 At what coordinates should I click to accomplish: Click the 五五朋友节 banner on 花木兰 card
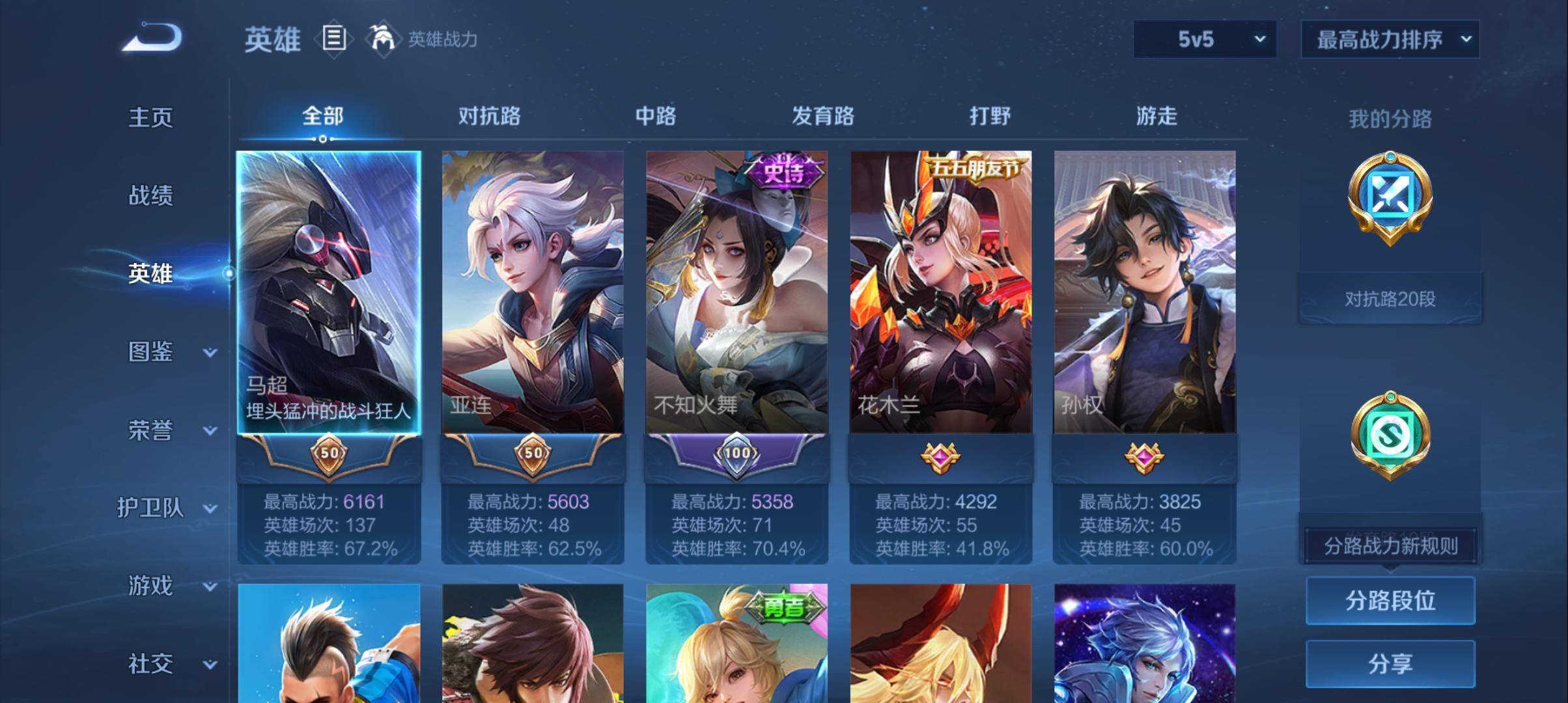tap(972, 166)
